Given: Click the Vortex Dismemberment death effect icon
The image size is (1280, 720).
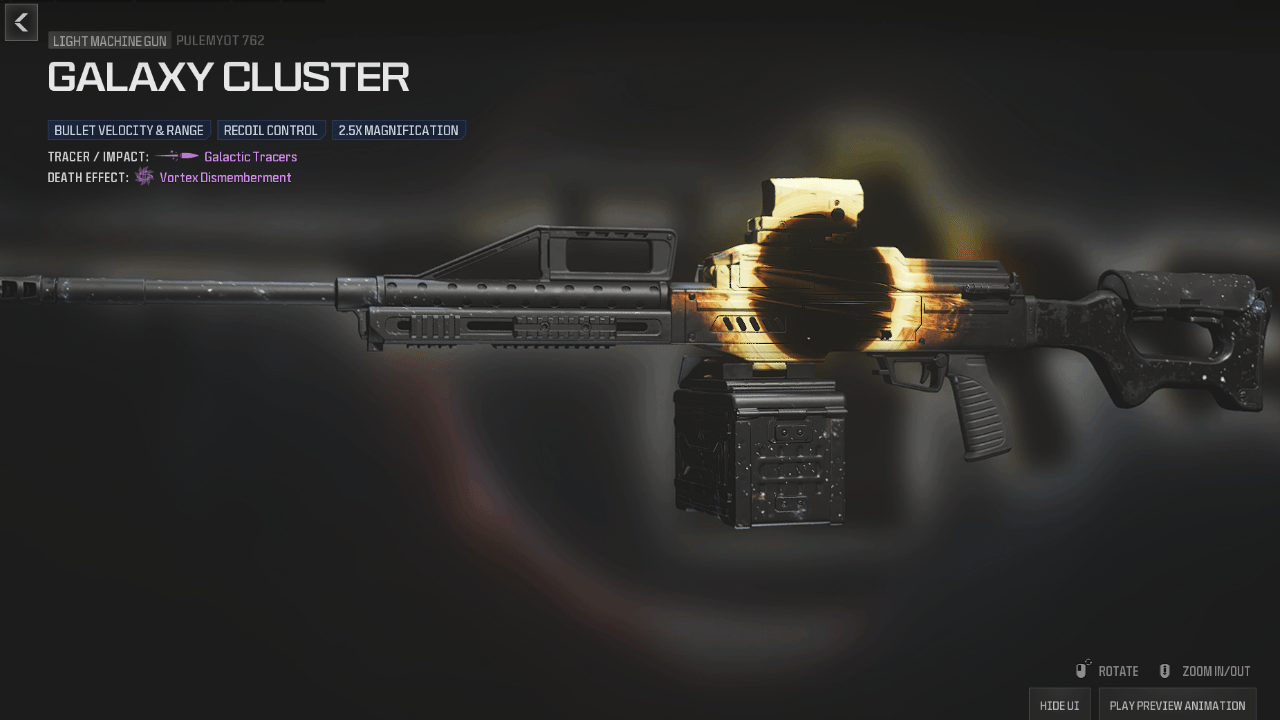Looking at the screenshot, I should (x=143, y=177).
